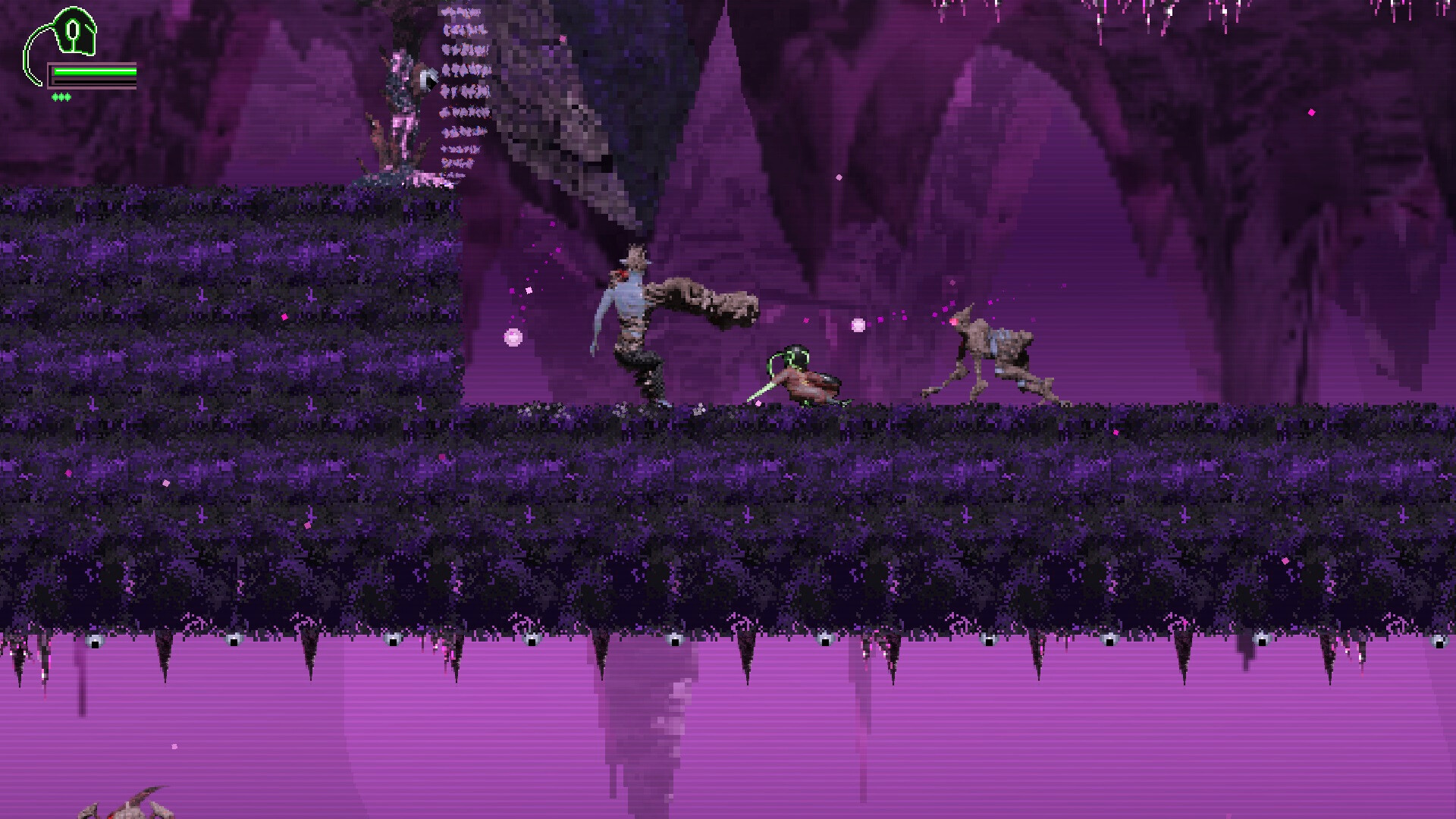The image size is (1456, 819).
Task: Expand the column of alien glyphs near the top
Action: click(463, 91)
